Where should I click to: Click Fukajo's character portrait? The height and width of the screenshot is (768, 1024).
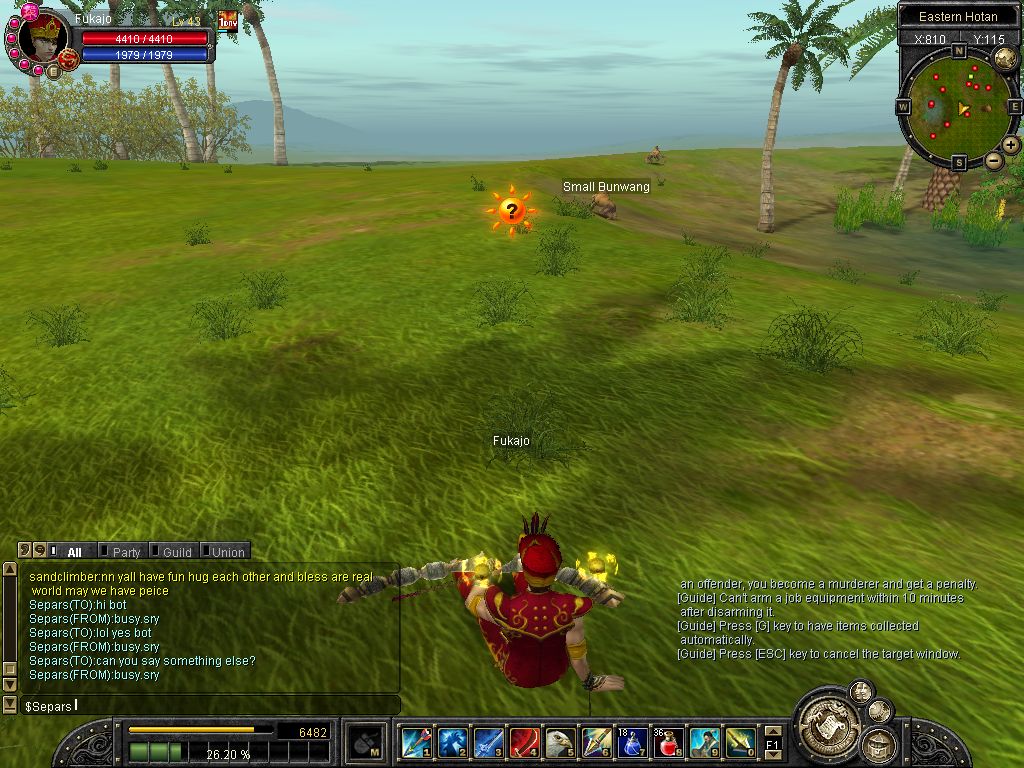(44, 38)
